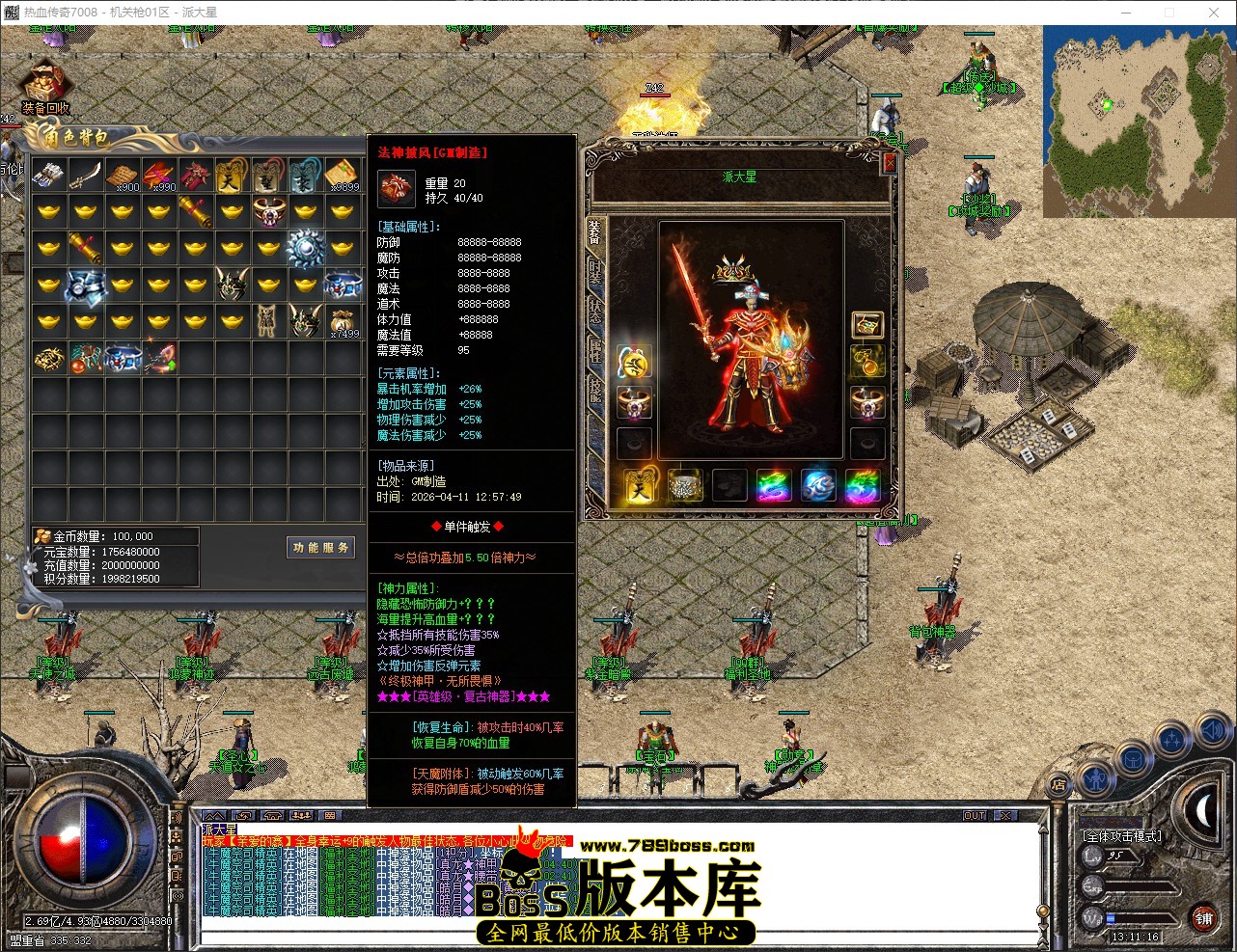This screenshot has height=952, width=1237.
Task: Click the 店 shop icon on the right edge
Action: pos(1058,785)
